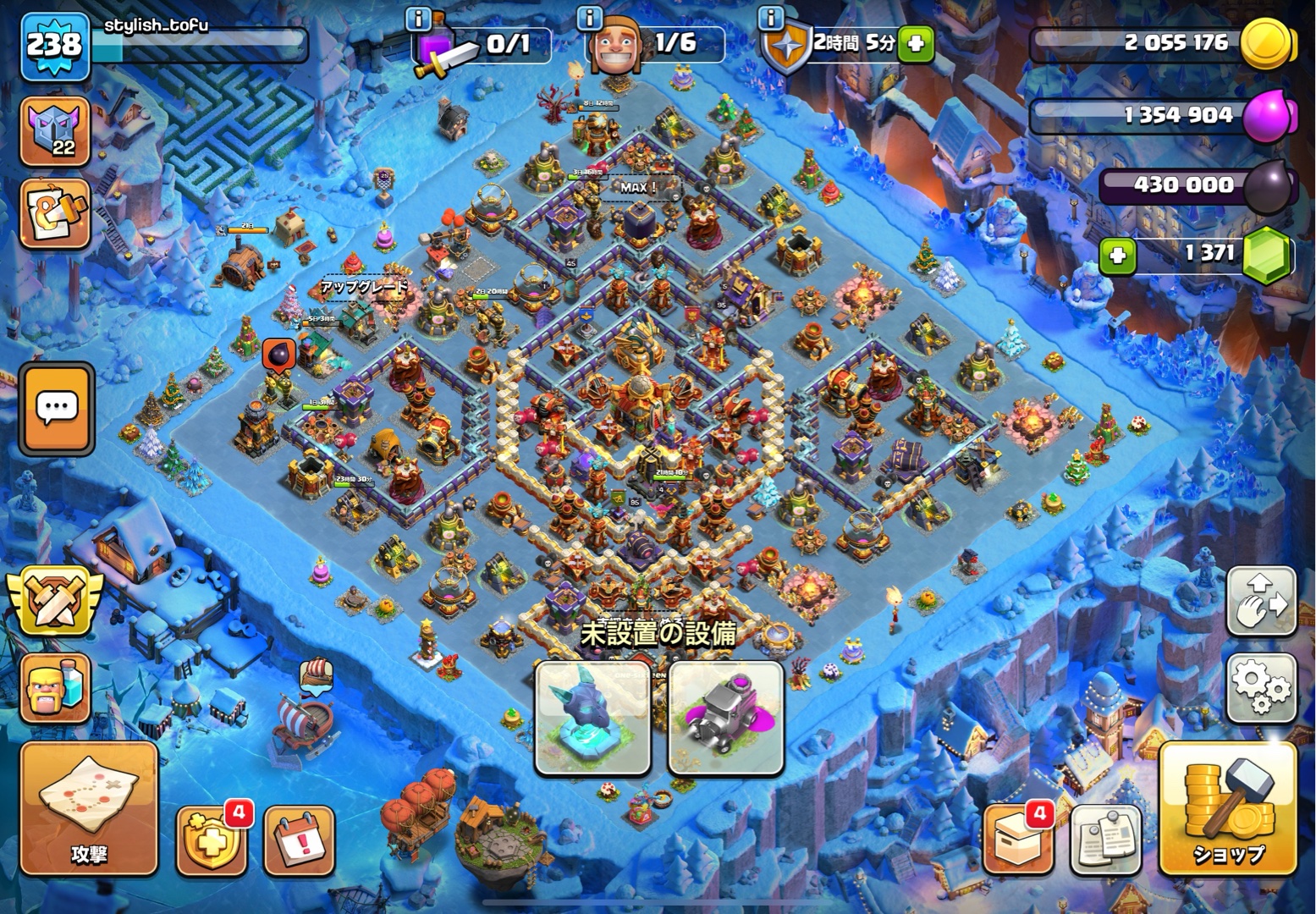The height and width of the screenshot is (914, 1316).
Task: Open the Settings gears button
Action: (1261, 687)
